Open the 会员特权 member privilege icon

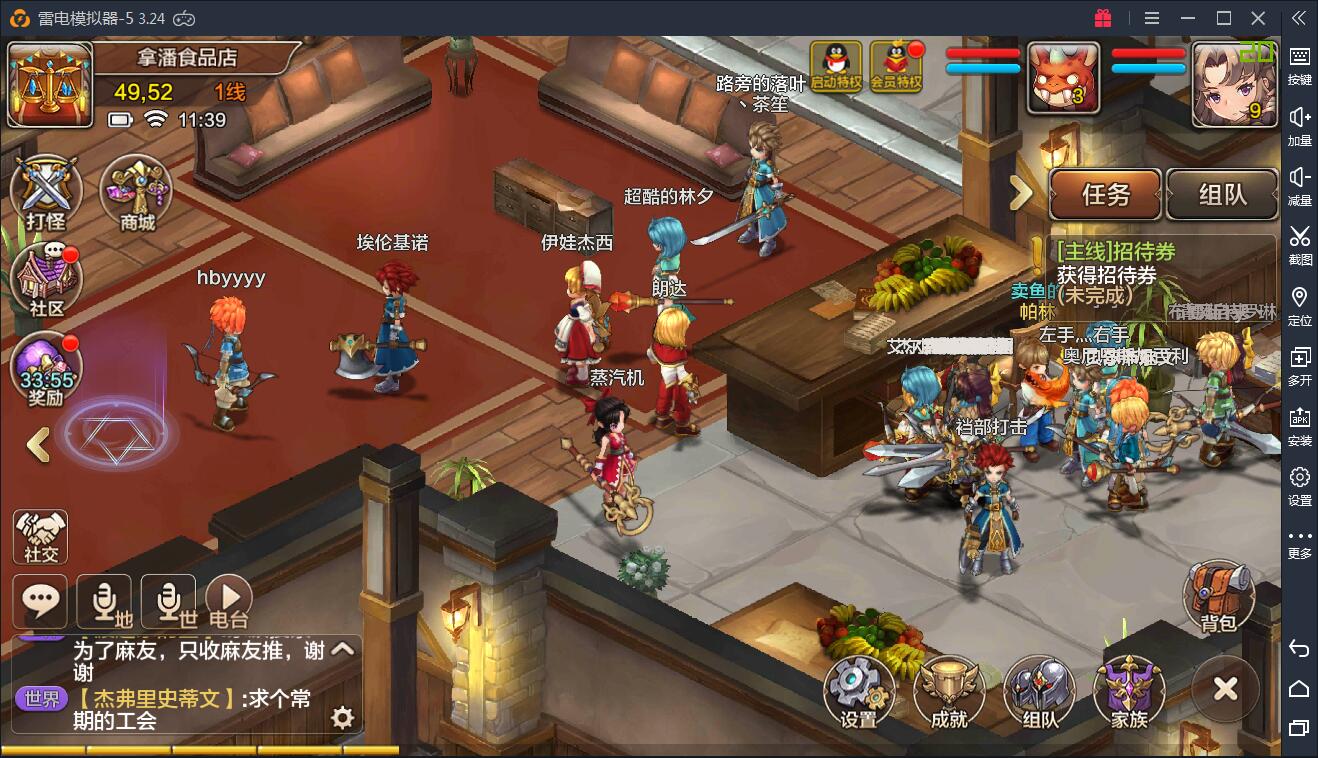896,68
